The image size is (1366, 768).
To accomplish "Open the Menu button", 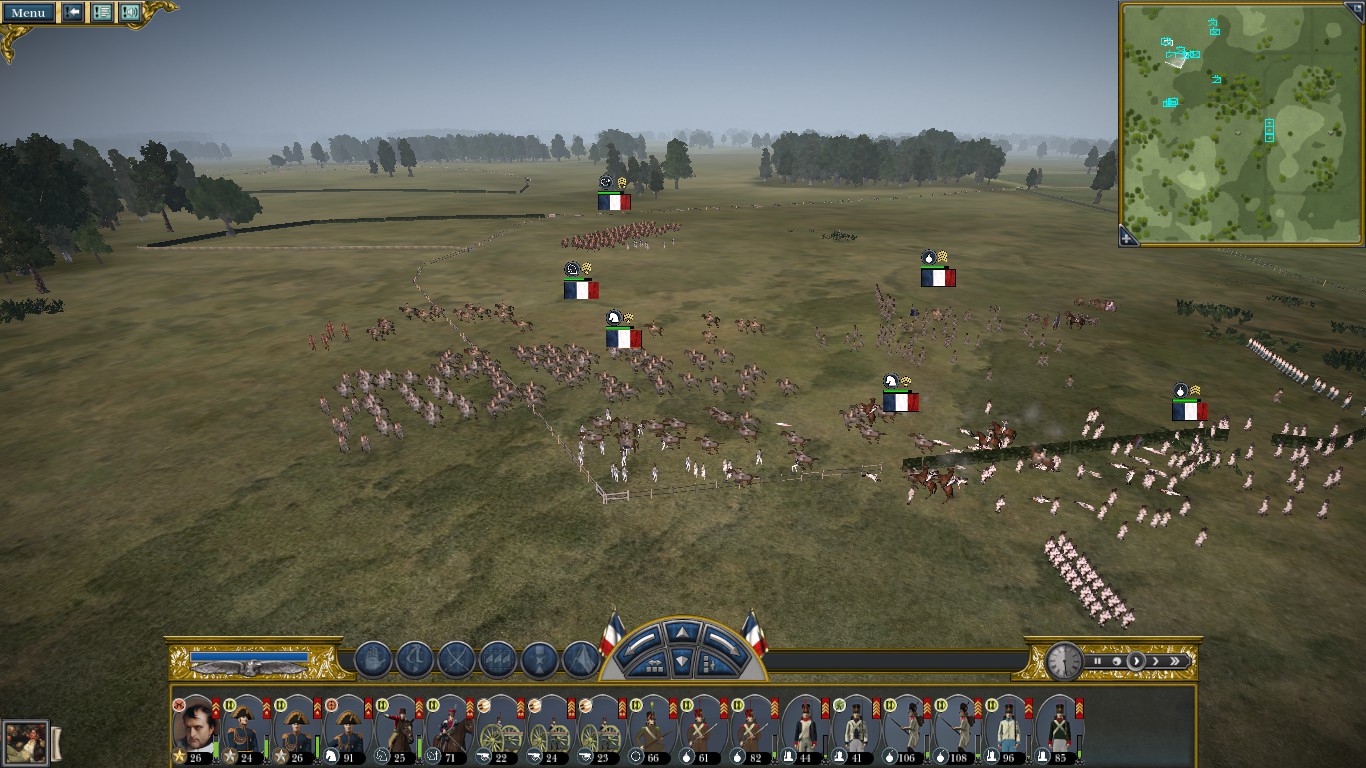I will pos(28,13).
